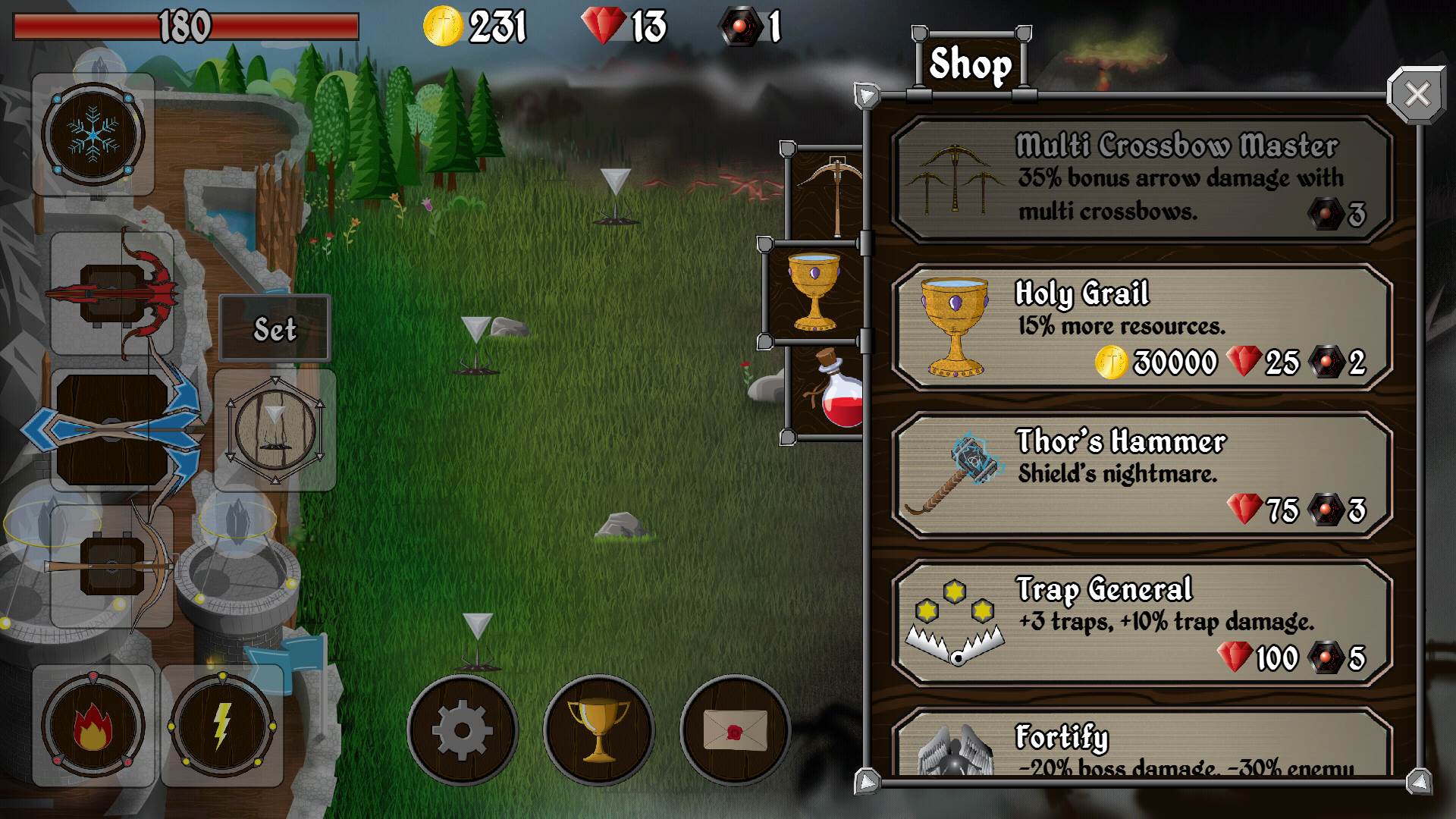
Task: Choose the blue ice crossbow slot
Action: tap(112, 430)
